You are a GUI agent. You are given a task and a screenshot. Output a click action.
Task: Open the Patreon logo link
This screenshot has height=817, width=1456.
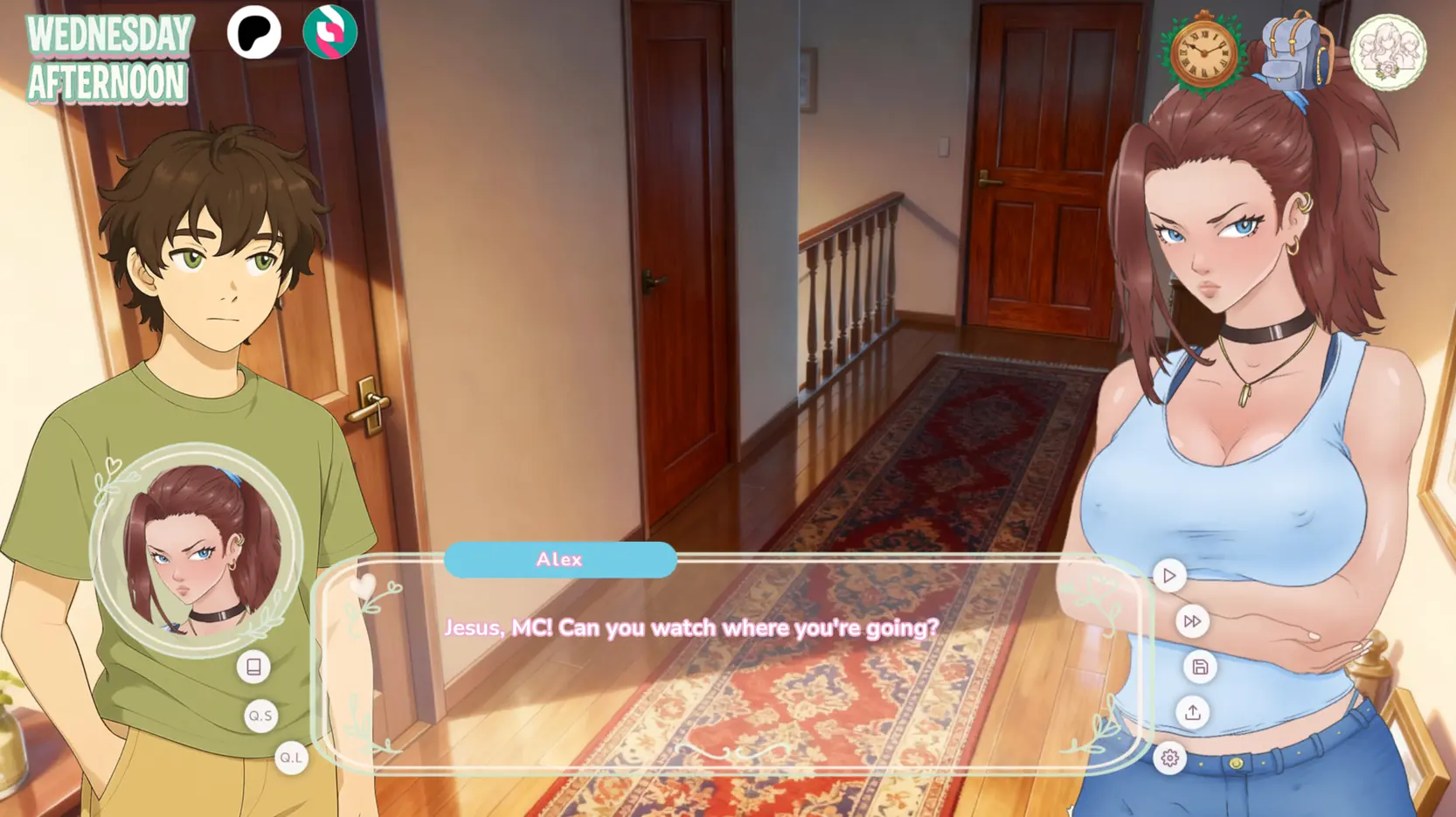[254, 33]
